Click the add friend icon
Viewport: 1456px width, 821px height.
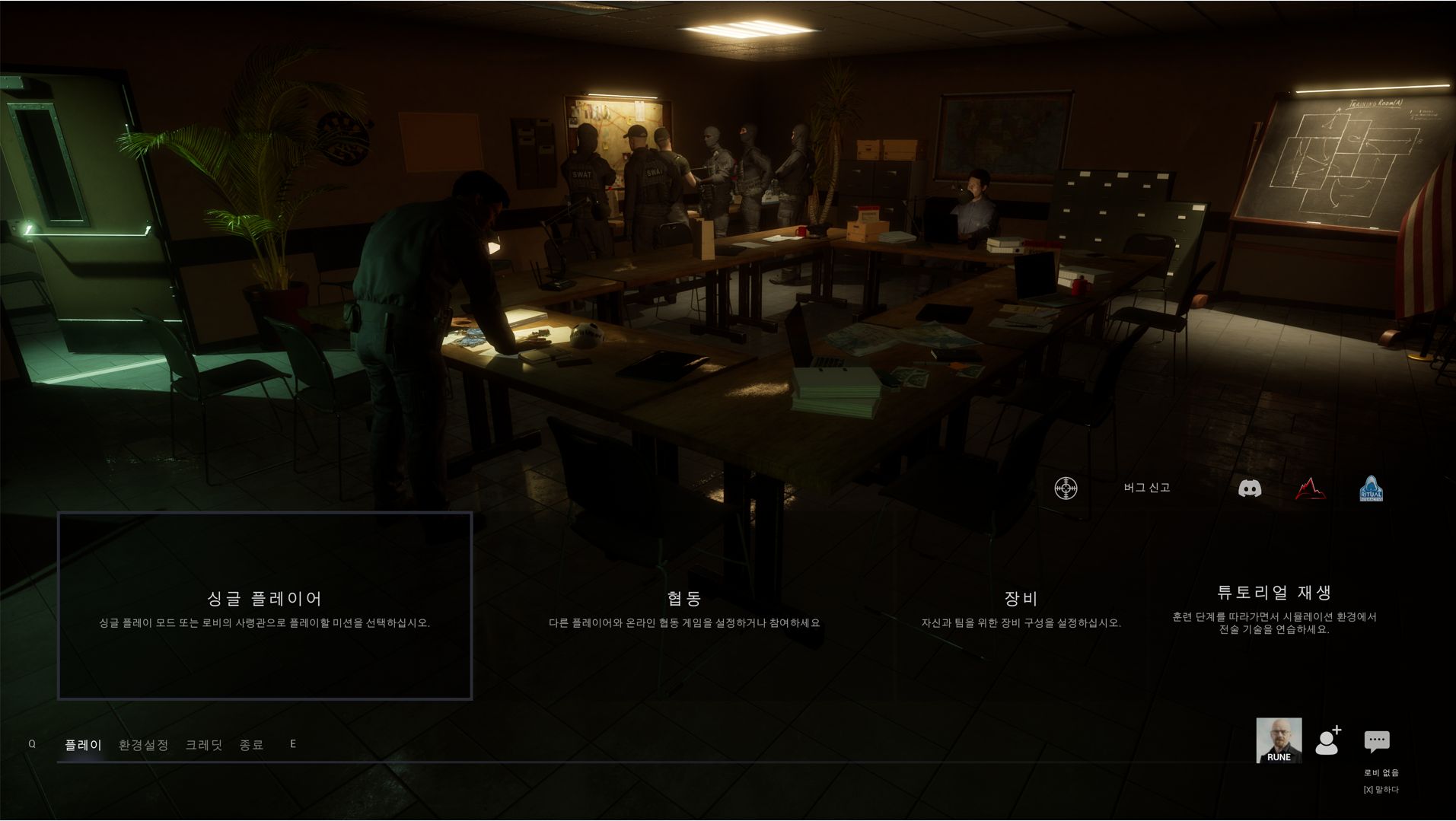[1328, 740]
